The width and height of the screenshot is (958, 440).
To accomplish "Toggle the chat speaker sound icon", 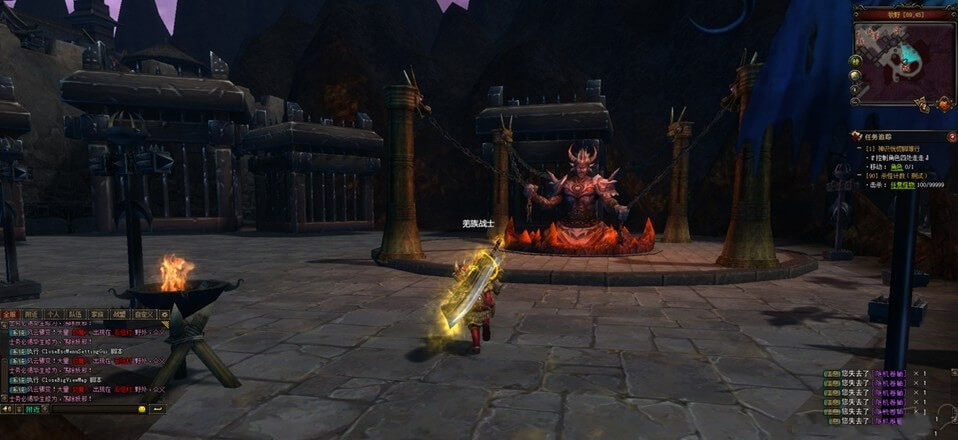I will 6,409.
